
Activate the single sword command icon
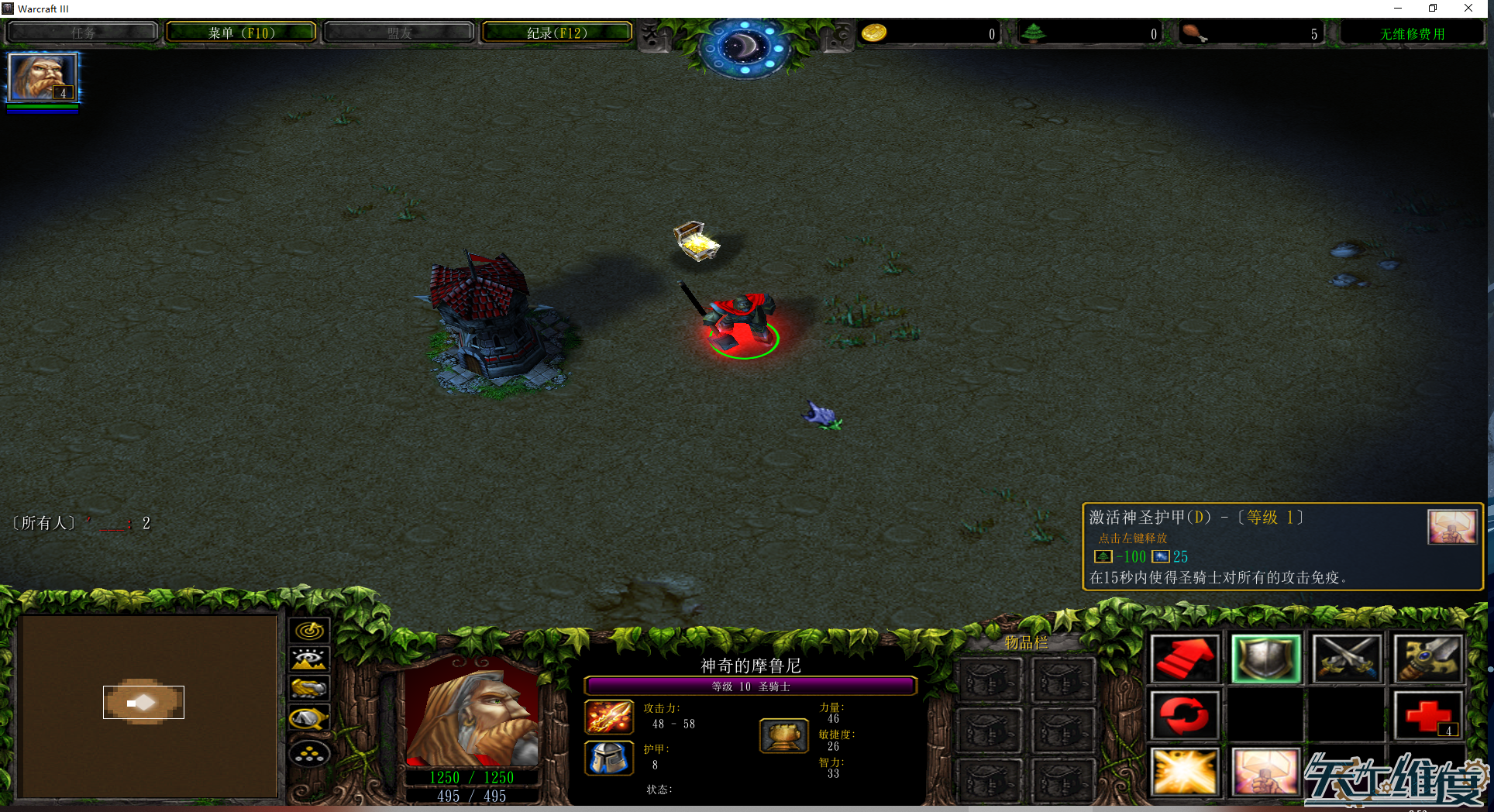click(x=1428, y=659)
